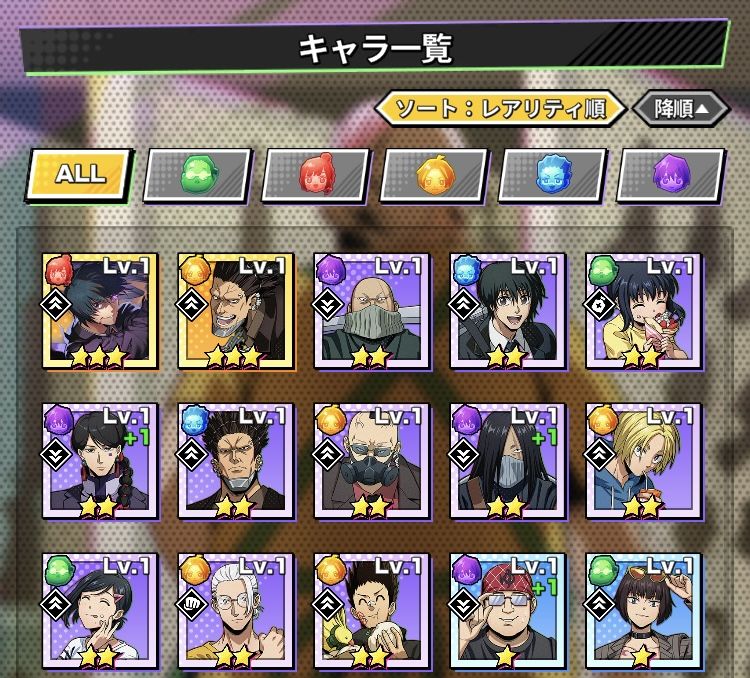750x678 pixels.
Task: Pick the bald character with the grey face mask
Action: click(371, 310)
